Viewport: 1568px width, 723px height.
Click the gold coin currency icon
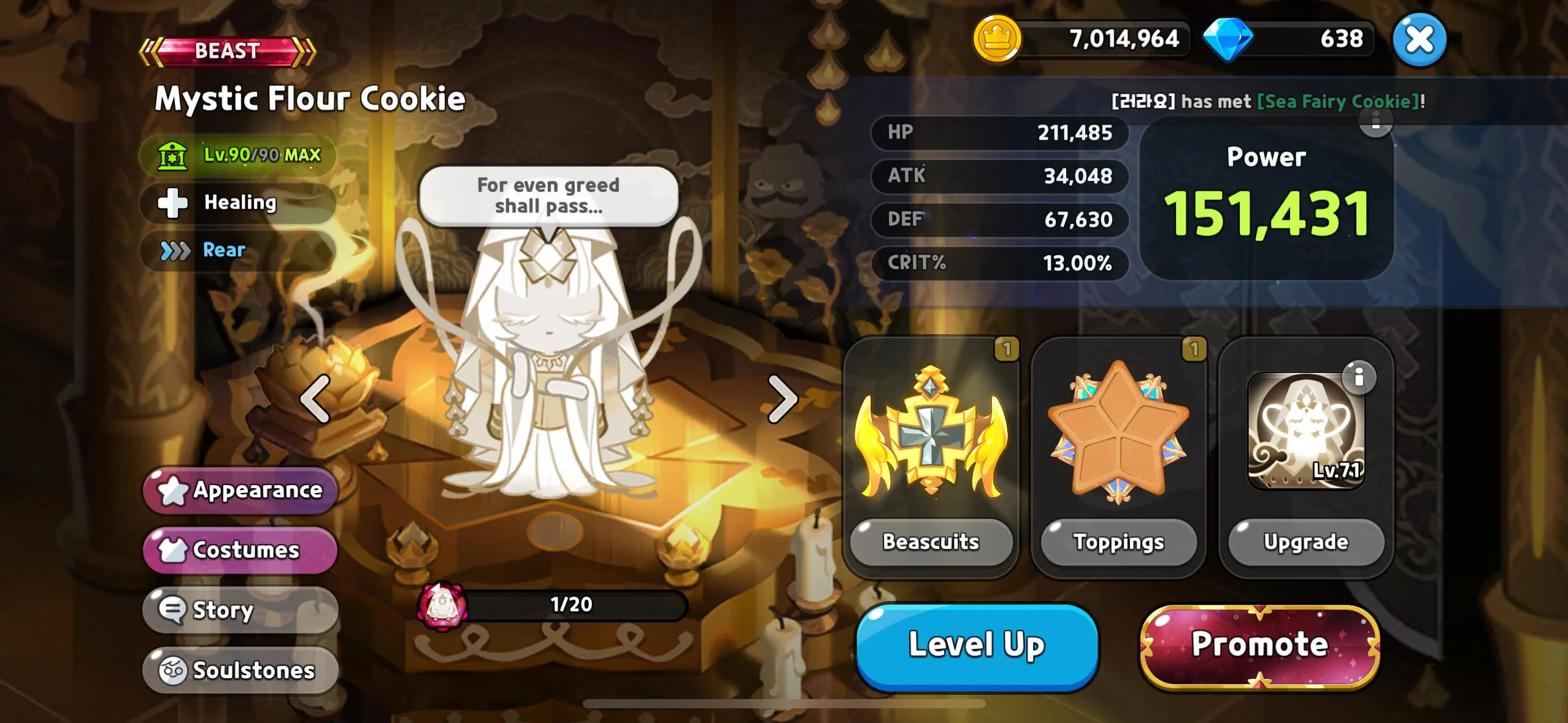tap(997, 39)
